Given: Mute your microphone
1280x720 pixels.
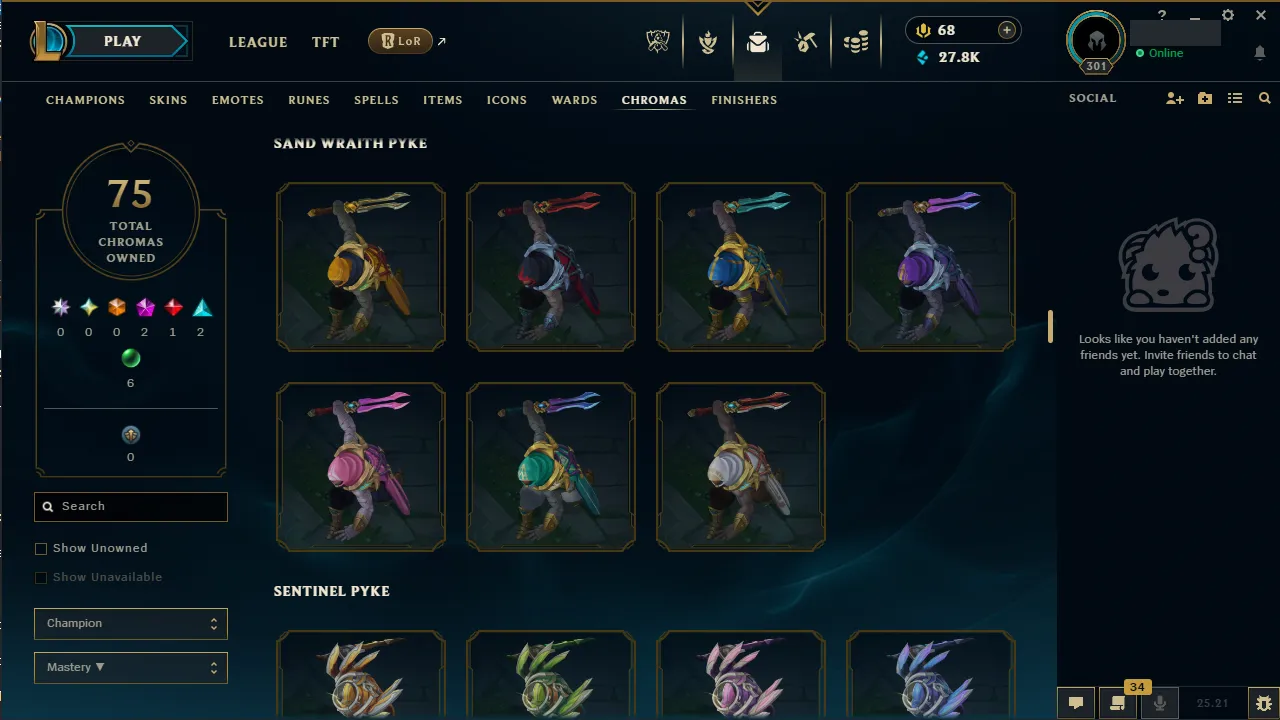Looking at the screenshot, I should [x=1160, y=703].
